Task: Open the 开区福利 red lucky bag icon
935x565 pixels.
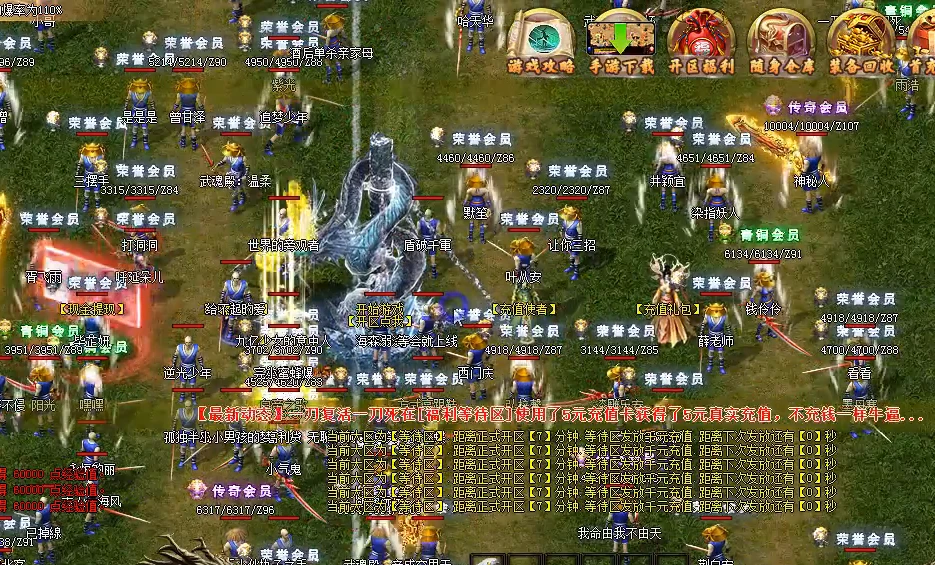Action: [700, 40]
